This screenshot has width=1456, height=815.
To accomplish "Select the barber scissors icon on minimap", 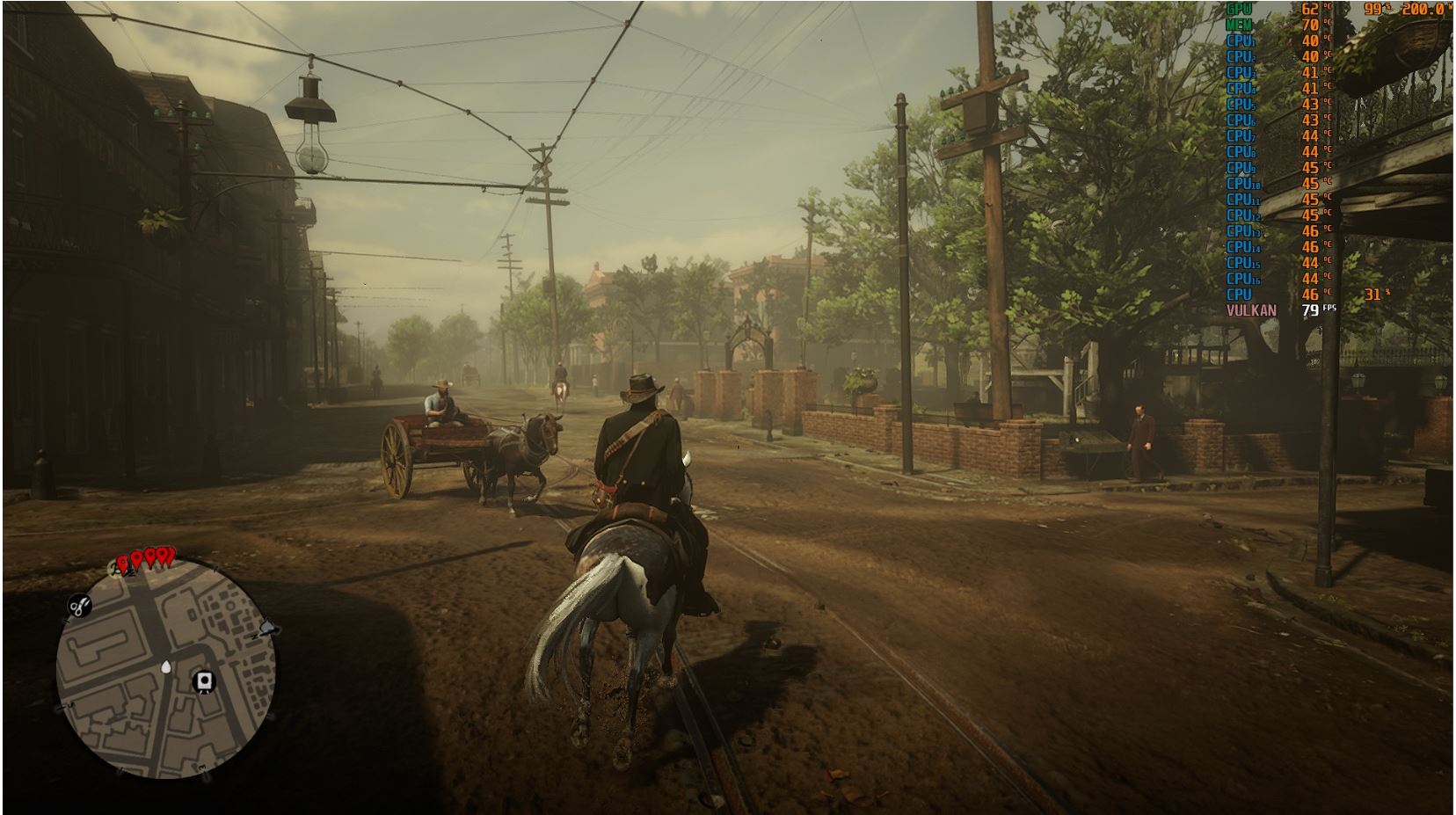I will pyautogui.click(x=79, y=605).
